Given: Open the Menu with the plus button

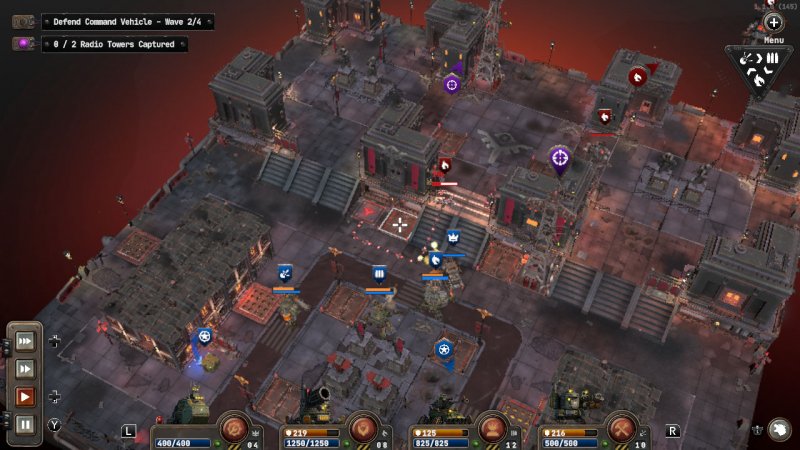Looking at the screenshot, I should (x=774, y=22).
